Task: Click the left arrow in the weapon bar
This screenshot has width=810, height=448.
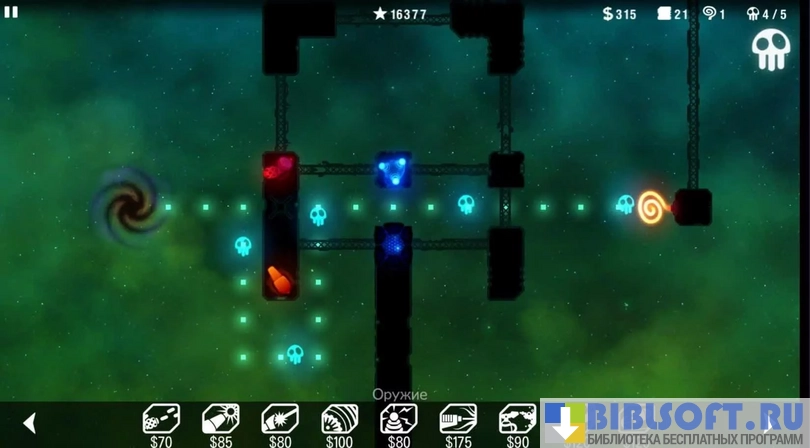Action: click(x=29, y=423)
